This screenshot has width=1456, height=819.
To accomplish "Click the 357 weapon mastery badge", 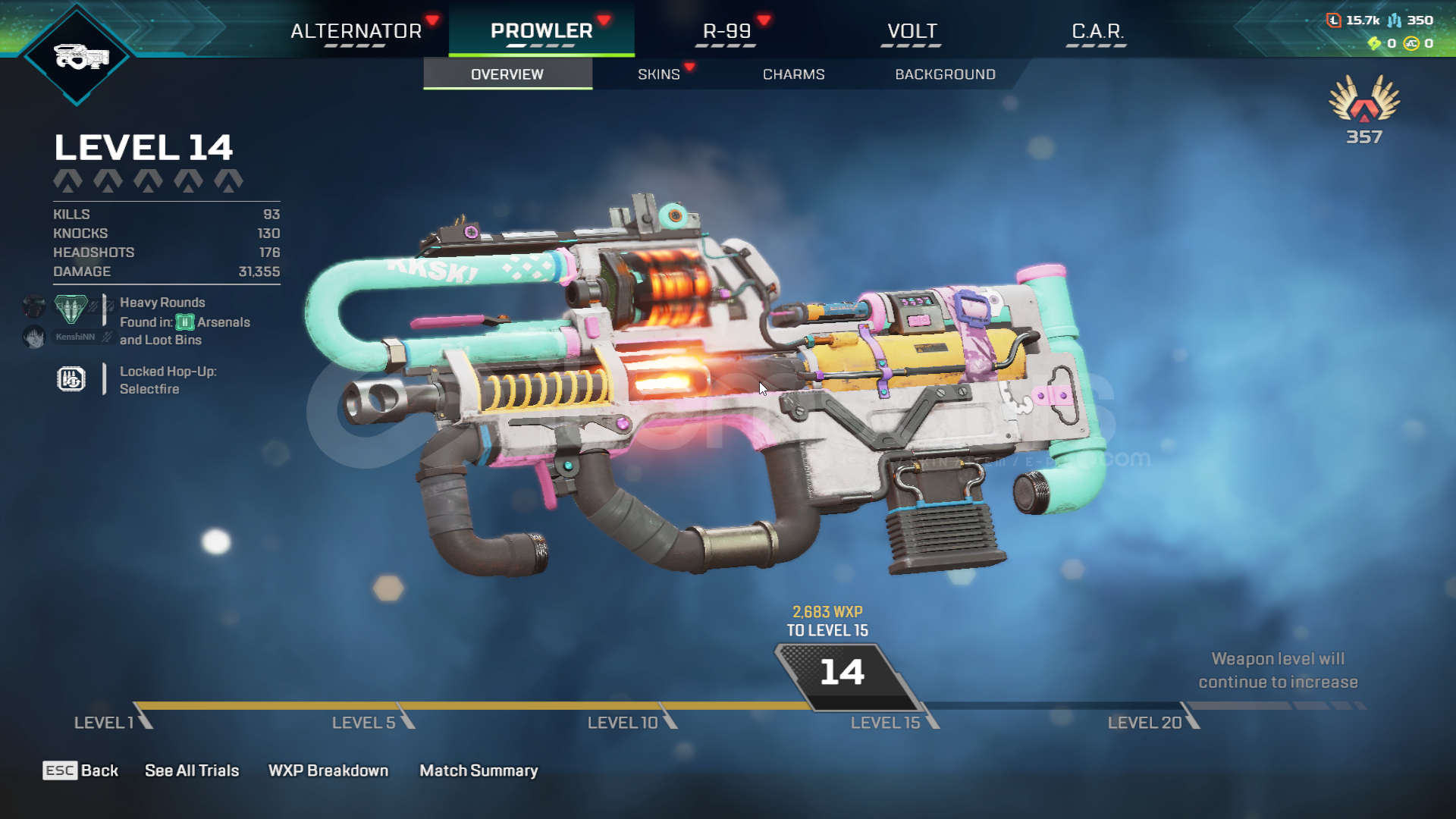I will coord(1364,108).
